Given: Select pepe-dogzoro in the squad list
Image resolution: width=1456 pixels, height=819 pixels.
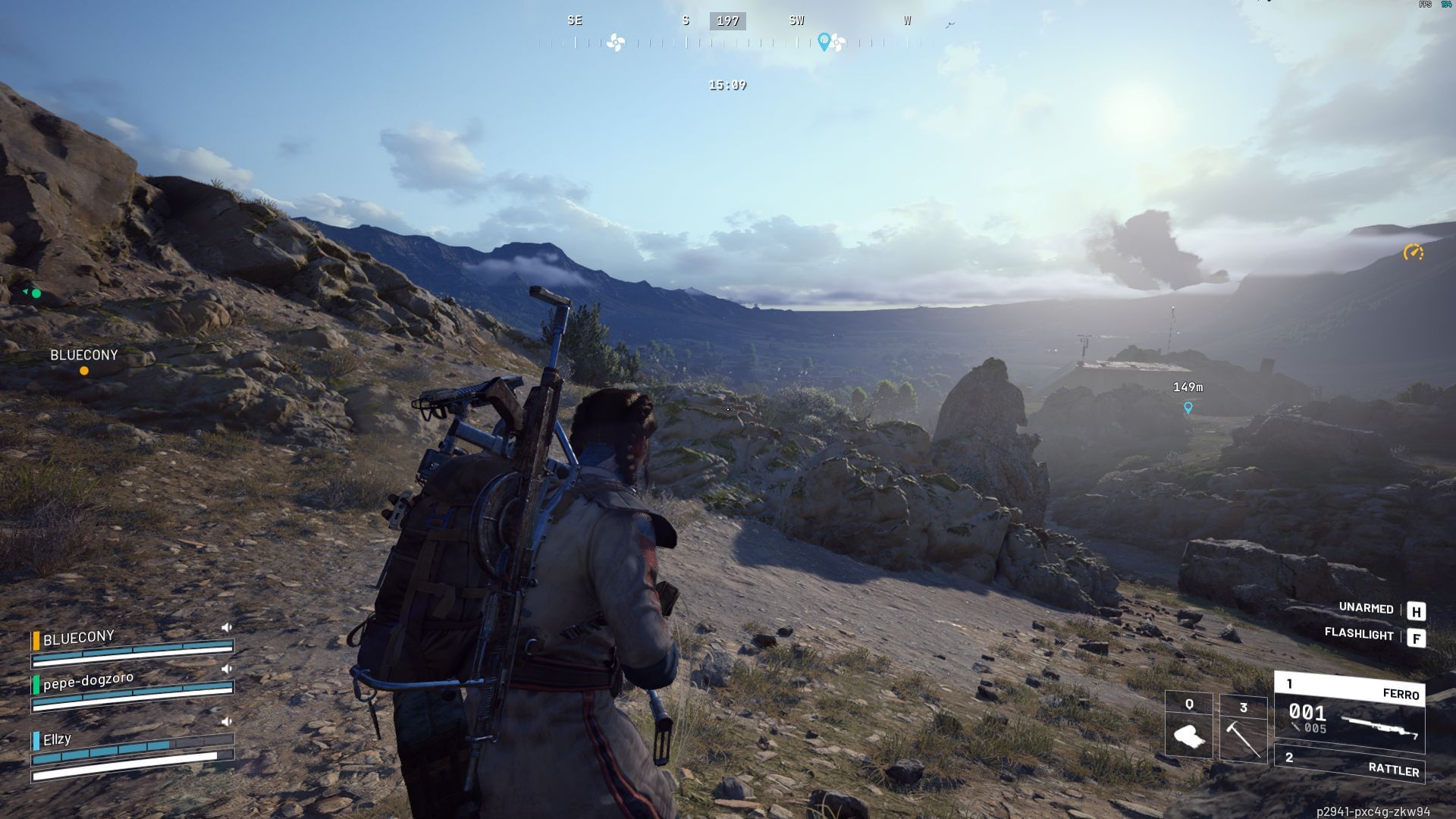Looking at the screenshot, I should [88, 681].
